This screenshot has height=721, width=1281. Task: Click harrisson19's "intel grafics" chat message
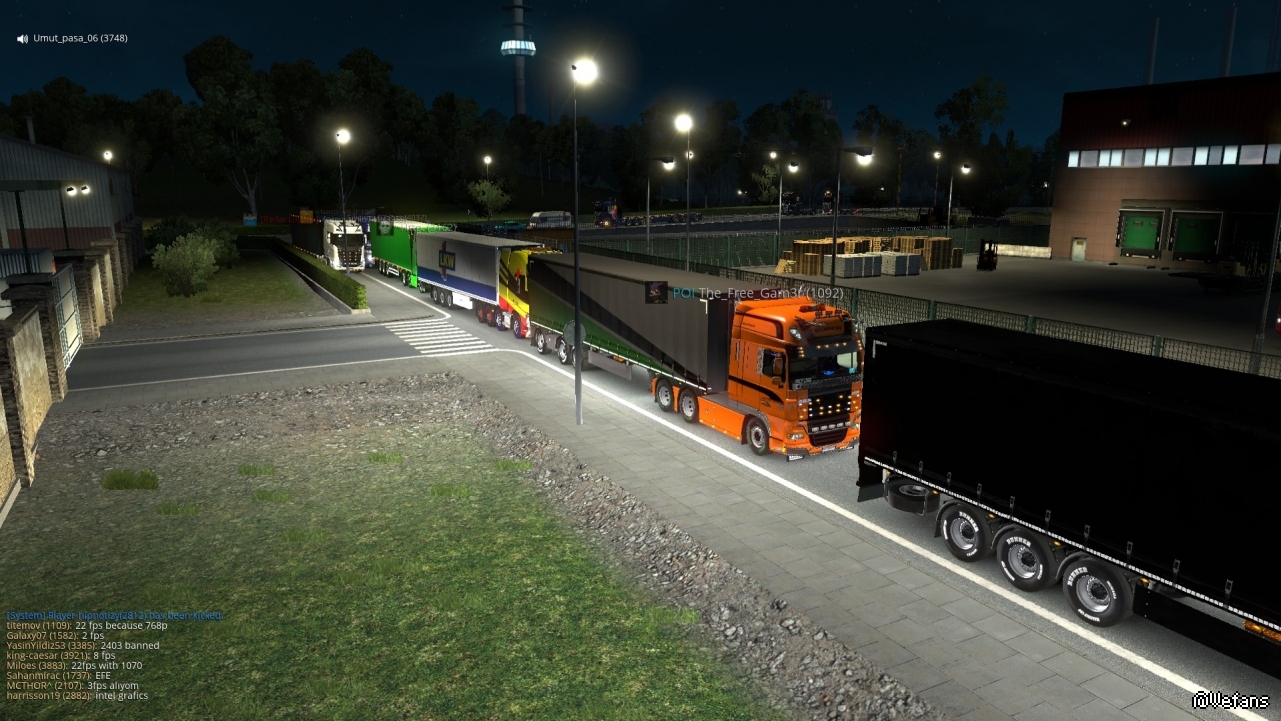[77, 696]
